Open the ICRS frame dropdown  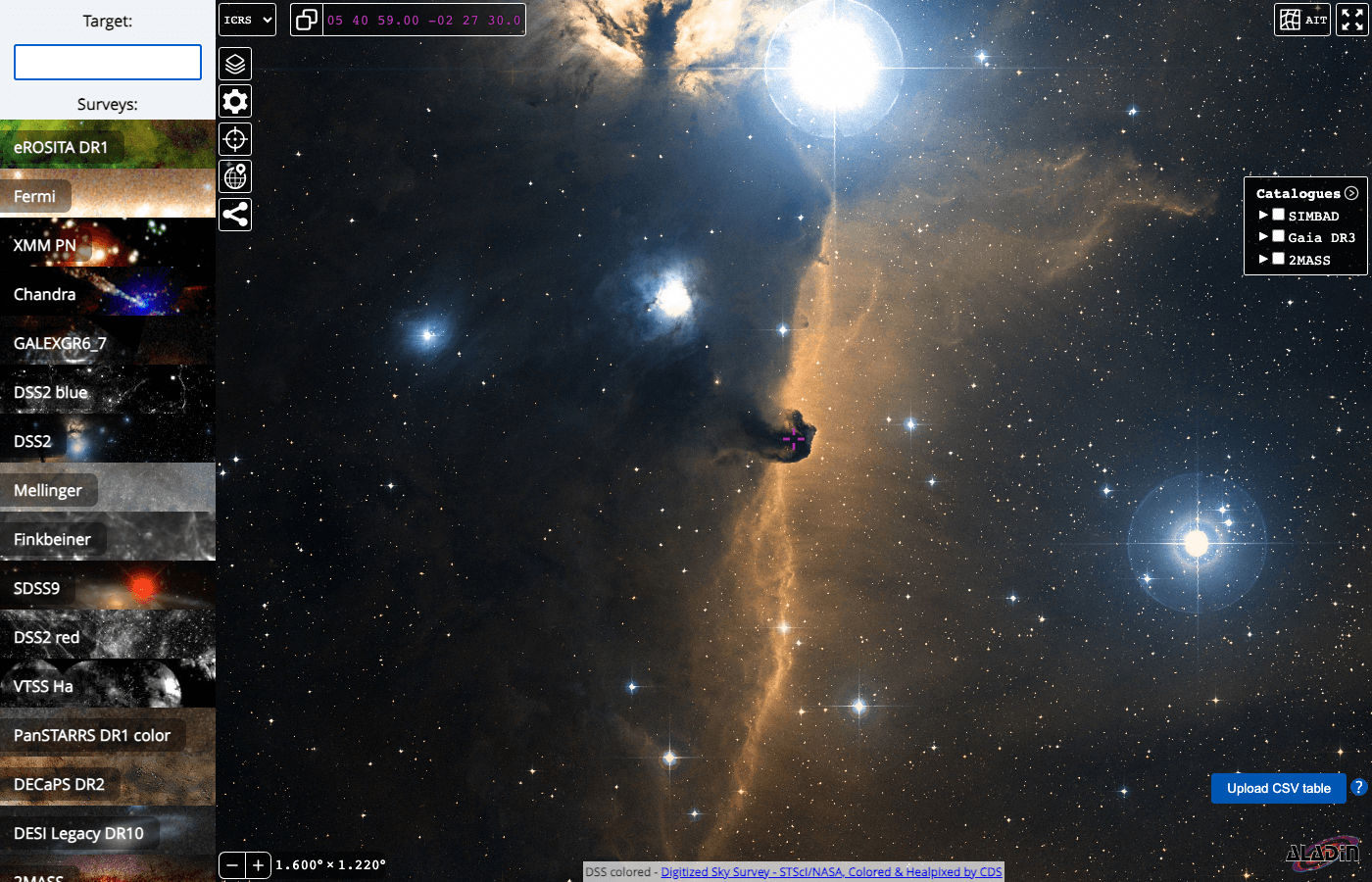[247, 19]
